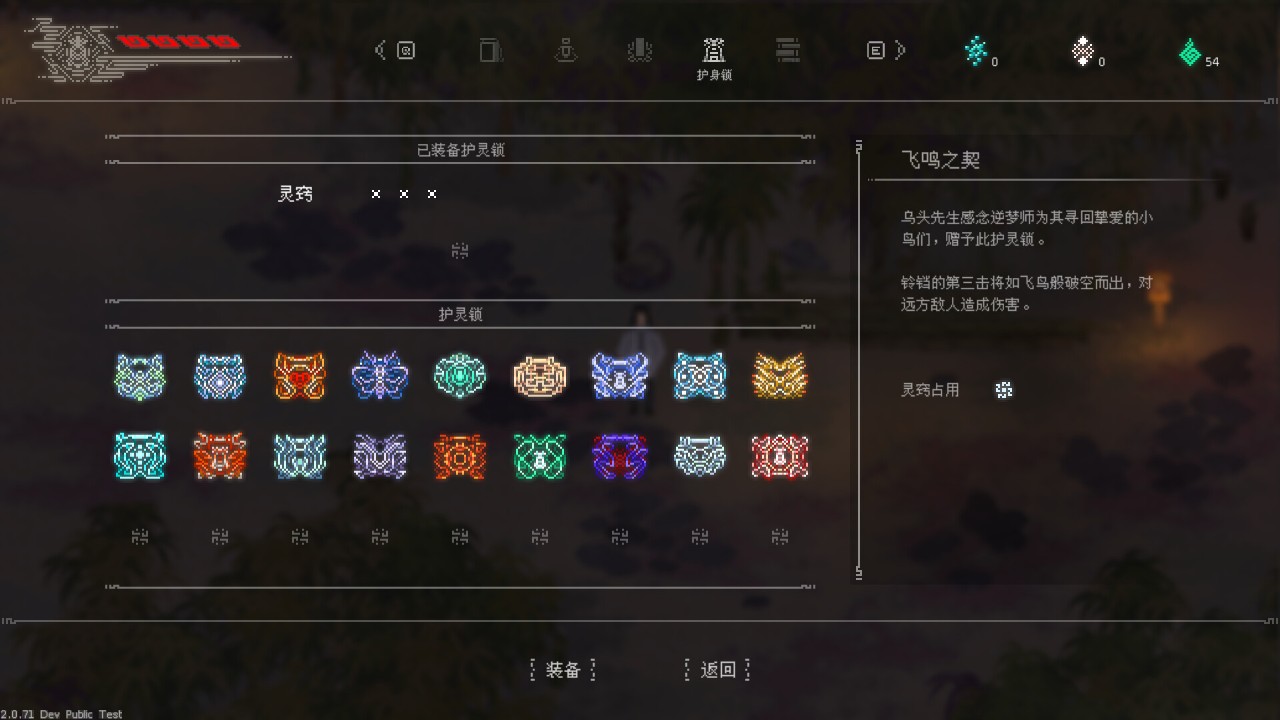The height and width of the screenshot is (720, 1280).
Task: Click the gourd bottle icon in top navigation
Action: point(566,50)
